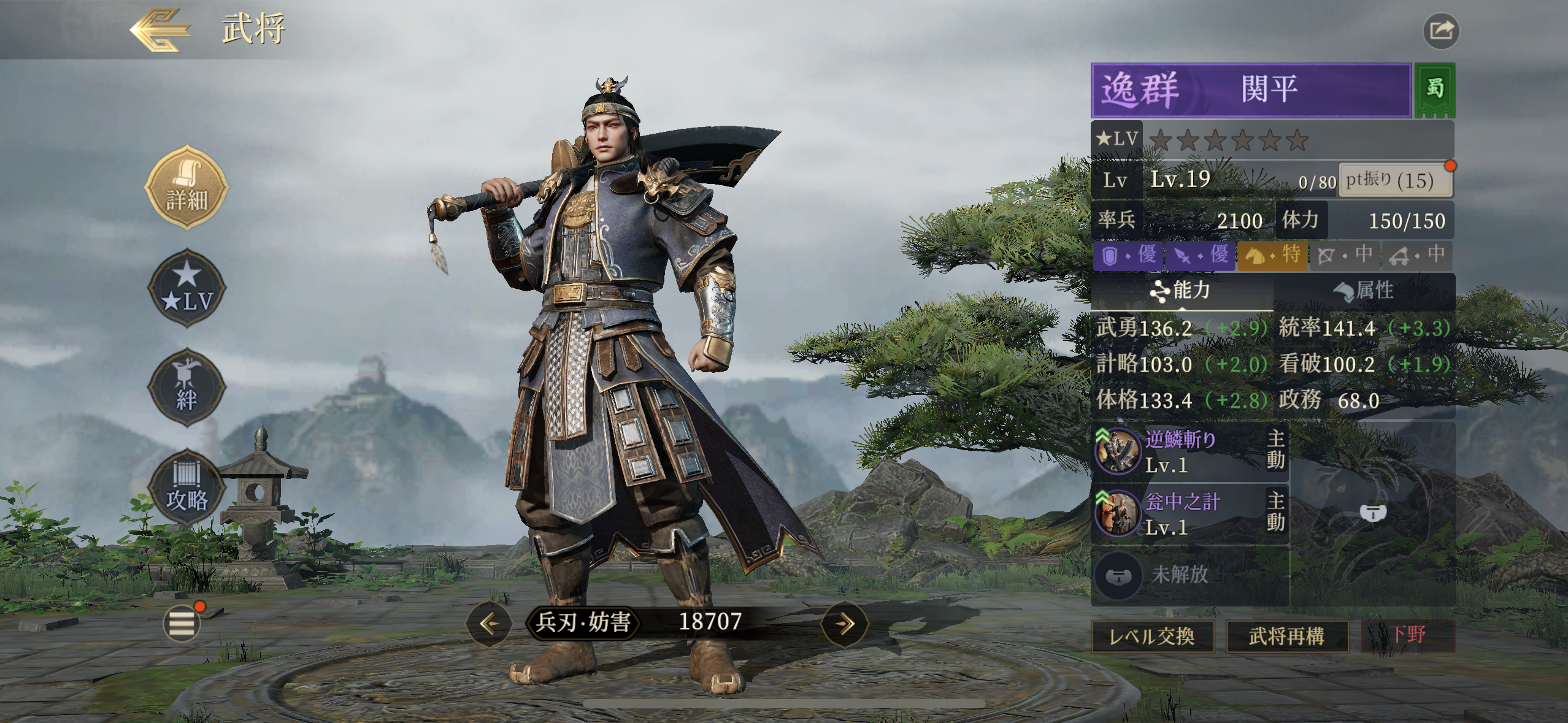Toggle the bow 中 aptitude badge

[1343, 256]
